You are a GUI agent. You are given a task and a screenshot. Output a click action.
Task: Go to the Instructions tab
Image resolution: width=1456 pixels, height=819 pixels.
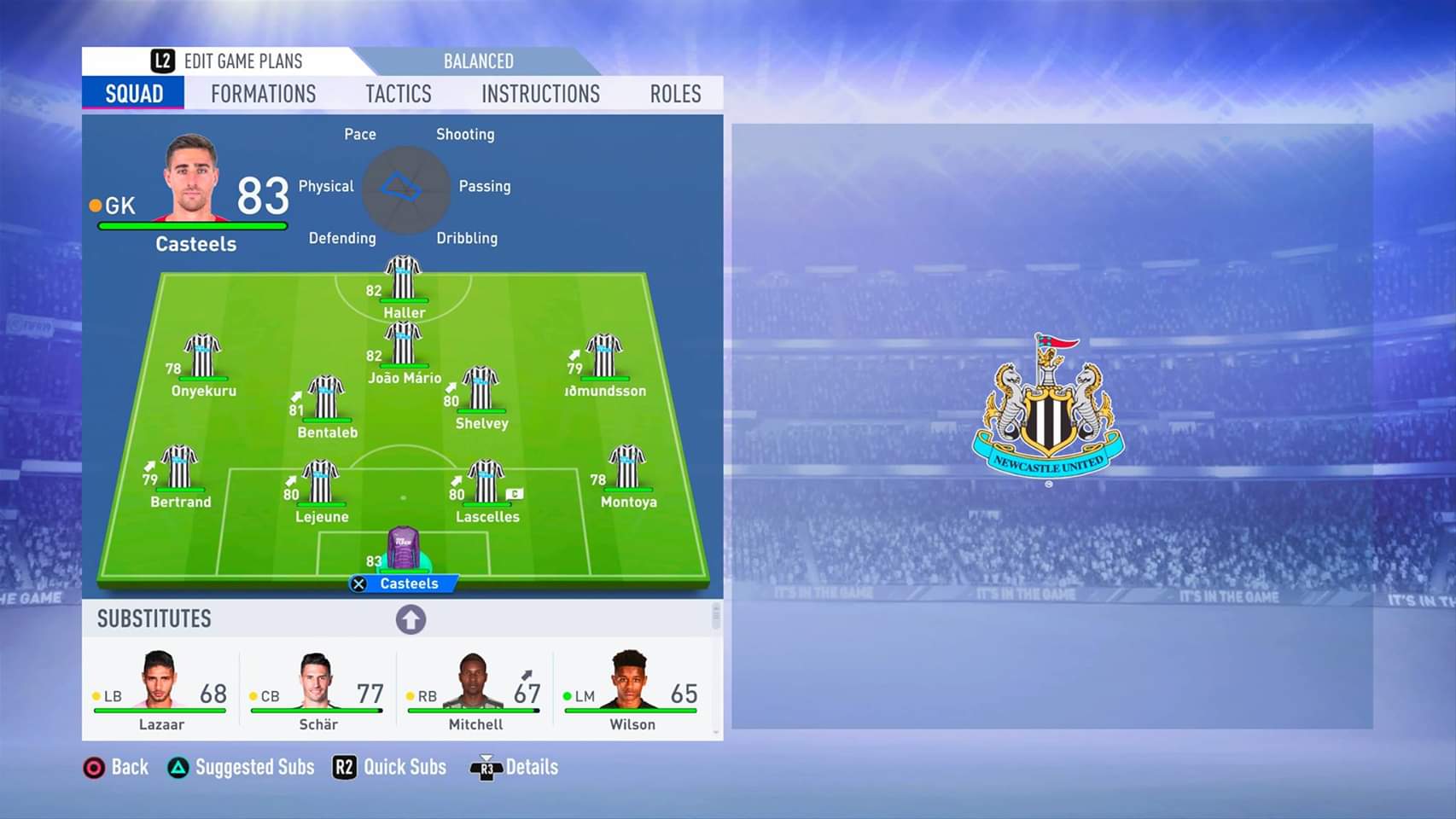pyautogui.click(x=540, y=94)
